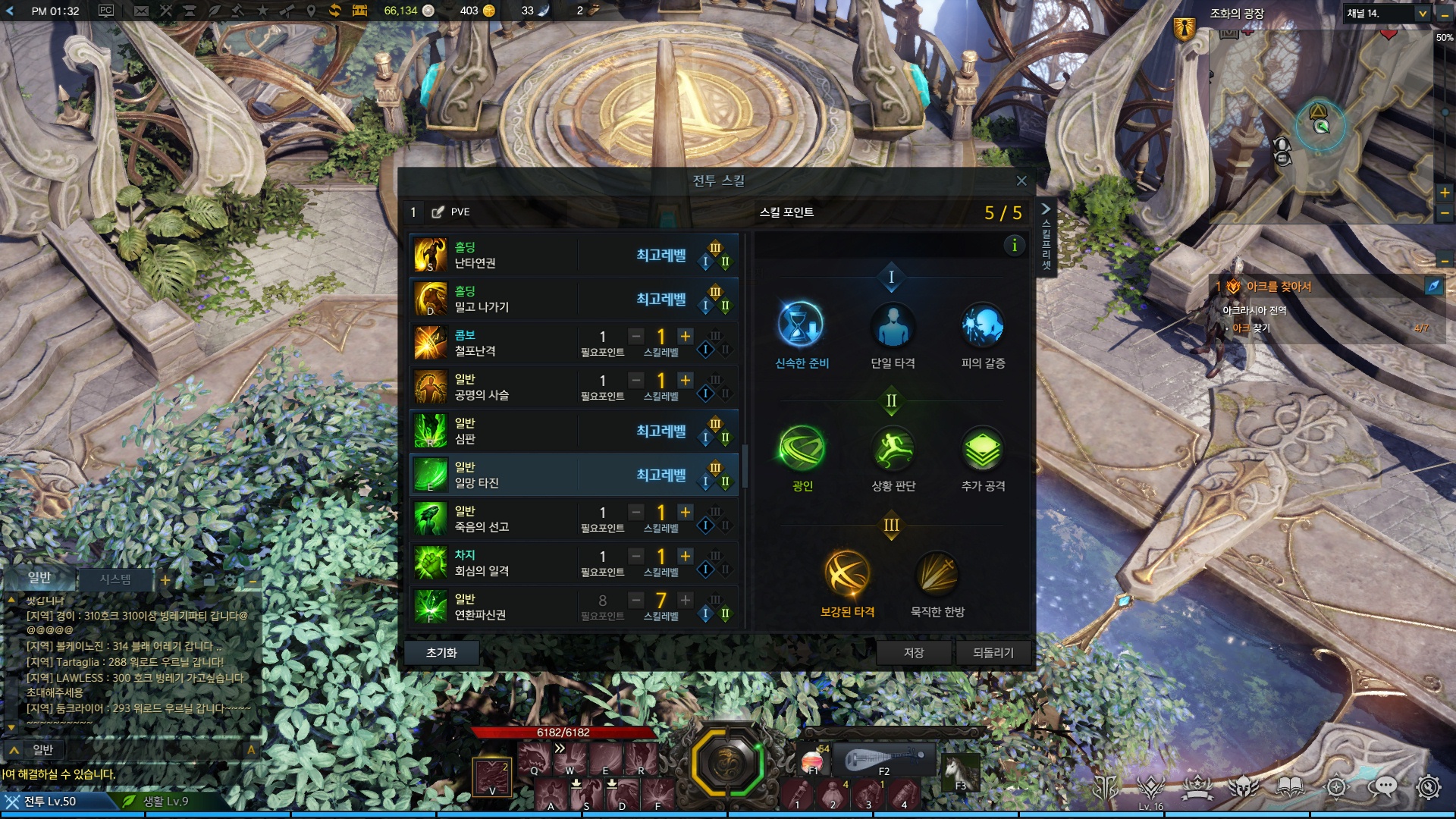
Task: Click the 초기화 reset button
Action: click(x=441, y=652)
